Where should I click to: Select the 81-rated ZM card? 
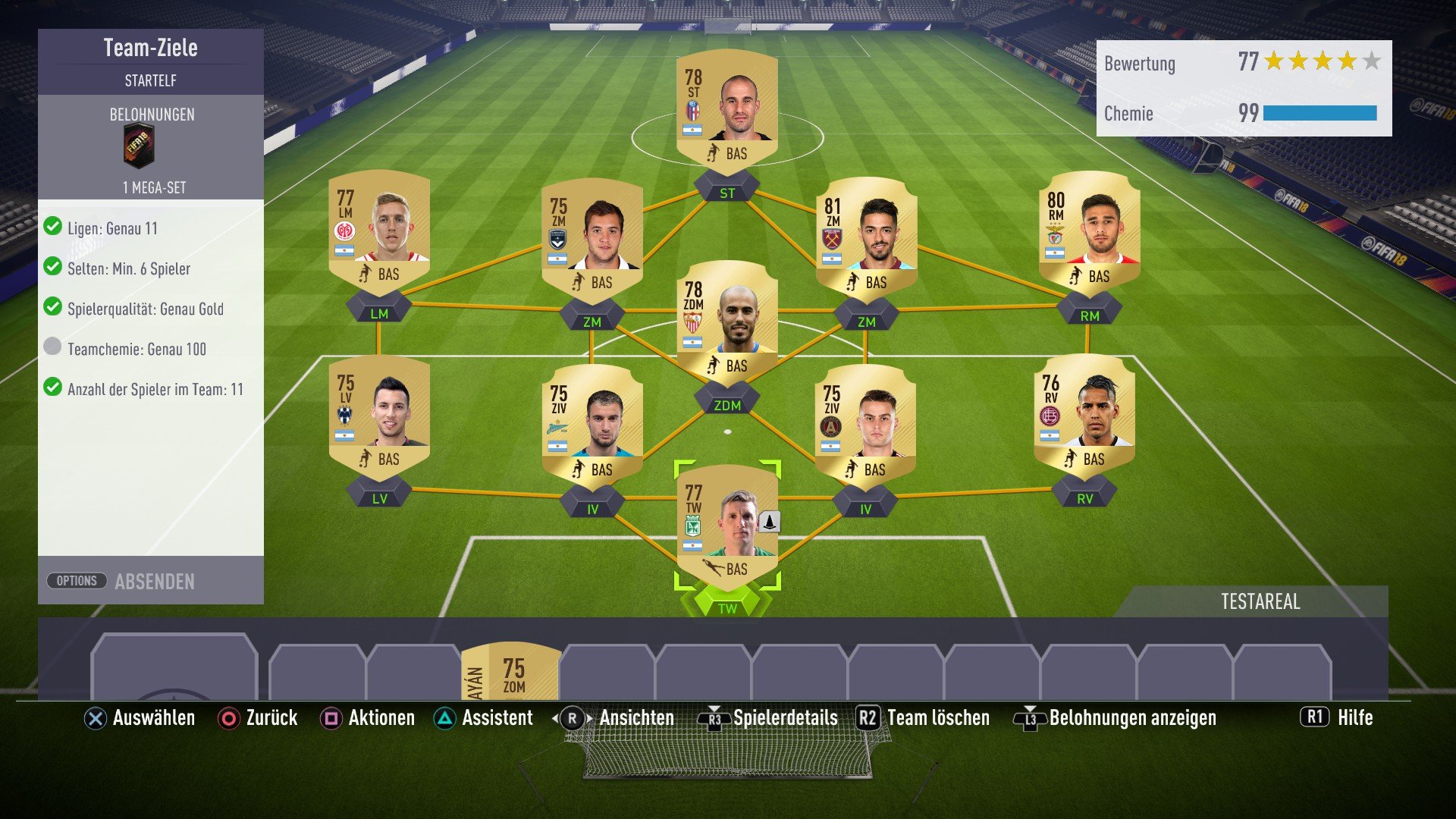[x=866, y=239]
